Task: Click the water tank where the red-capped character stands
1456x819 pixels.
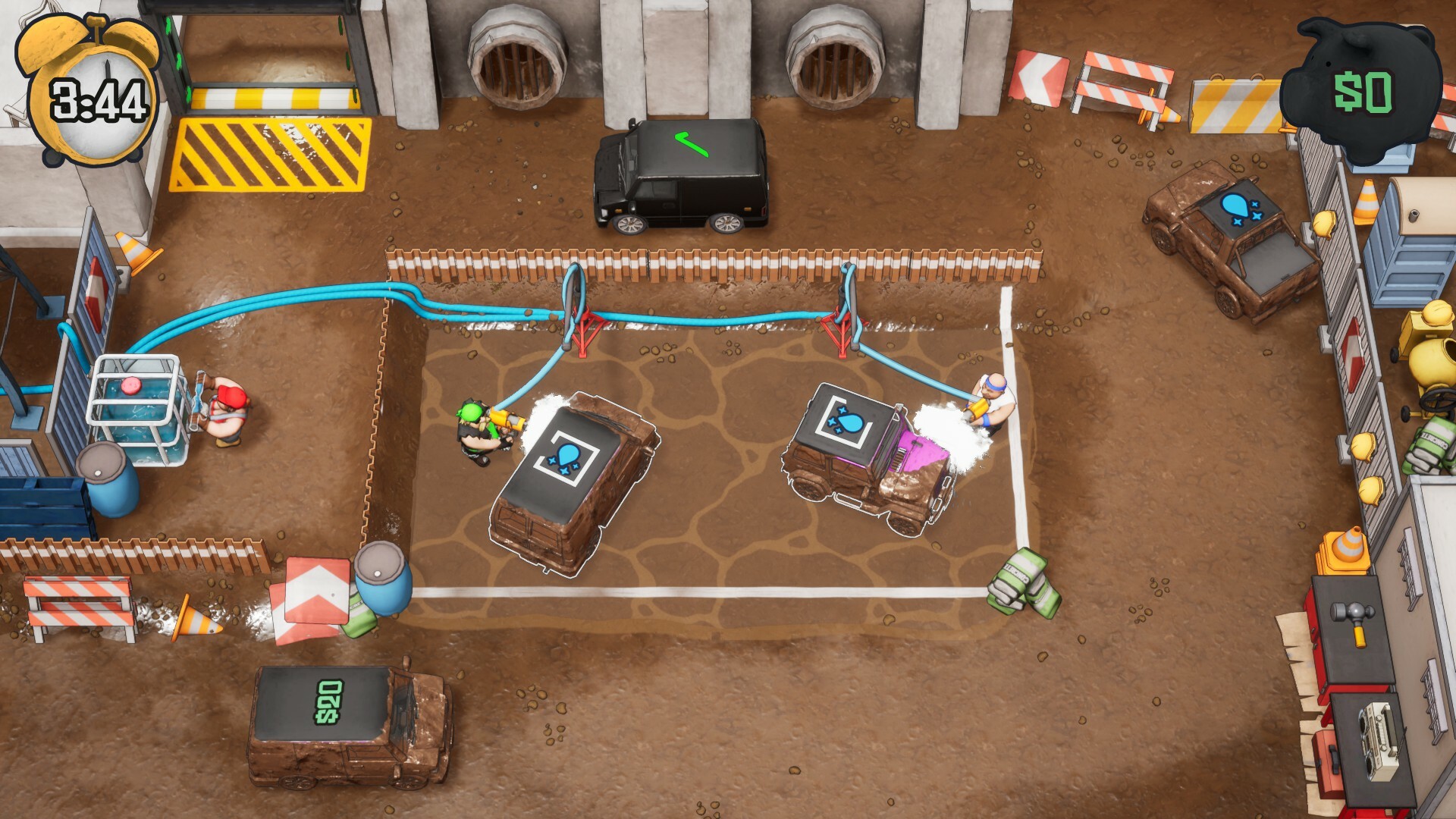Action: pos(140,413)
